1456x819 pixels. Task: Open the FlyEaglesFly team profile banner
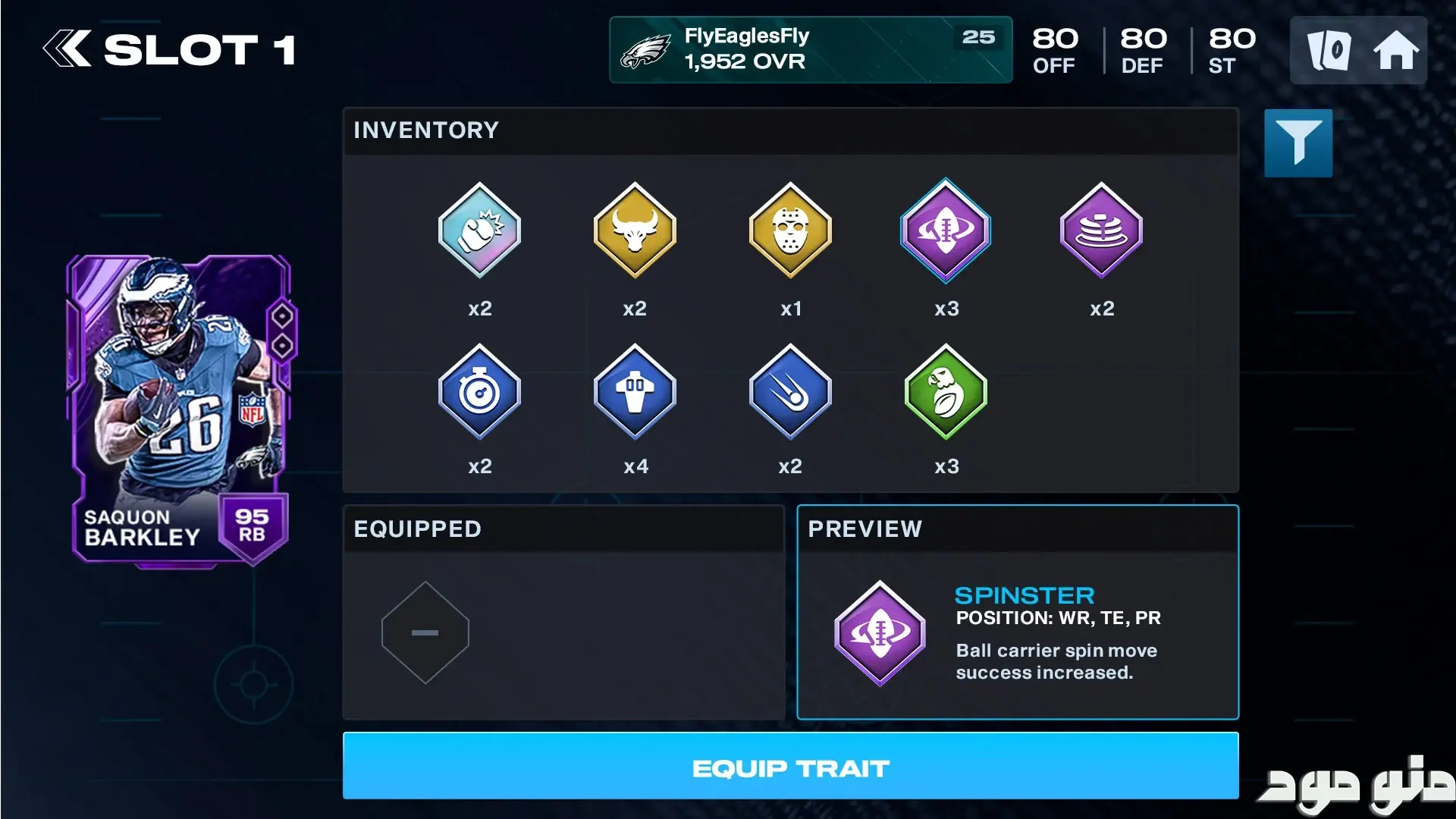coord(810,50)
